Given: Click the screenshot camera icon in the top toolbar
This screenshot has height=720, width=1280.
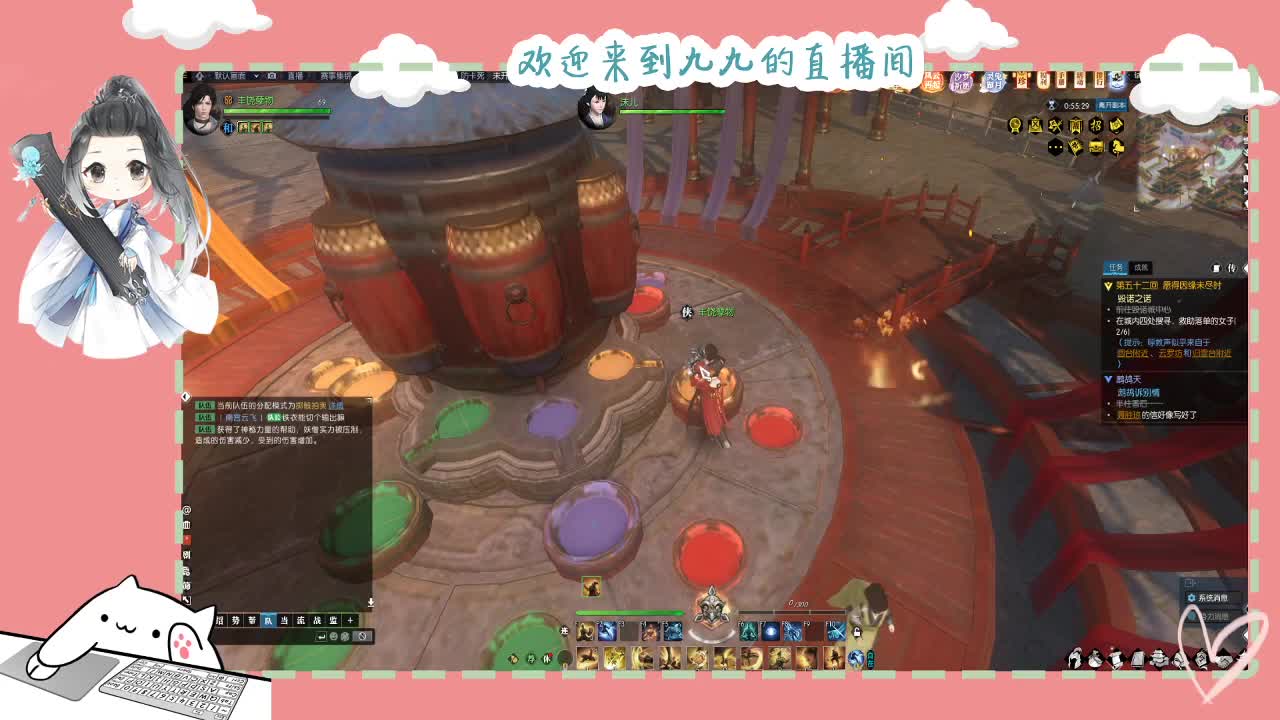Looking at the screenshot, I should click(271, 76).
